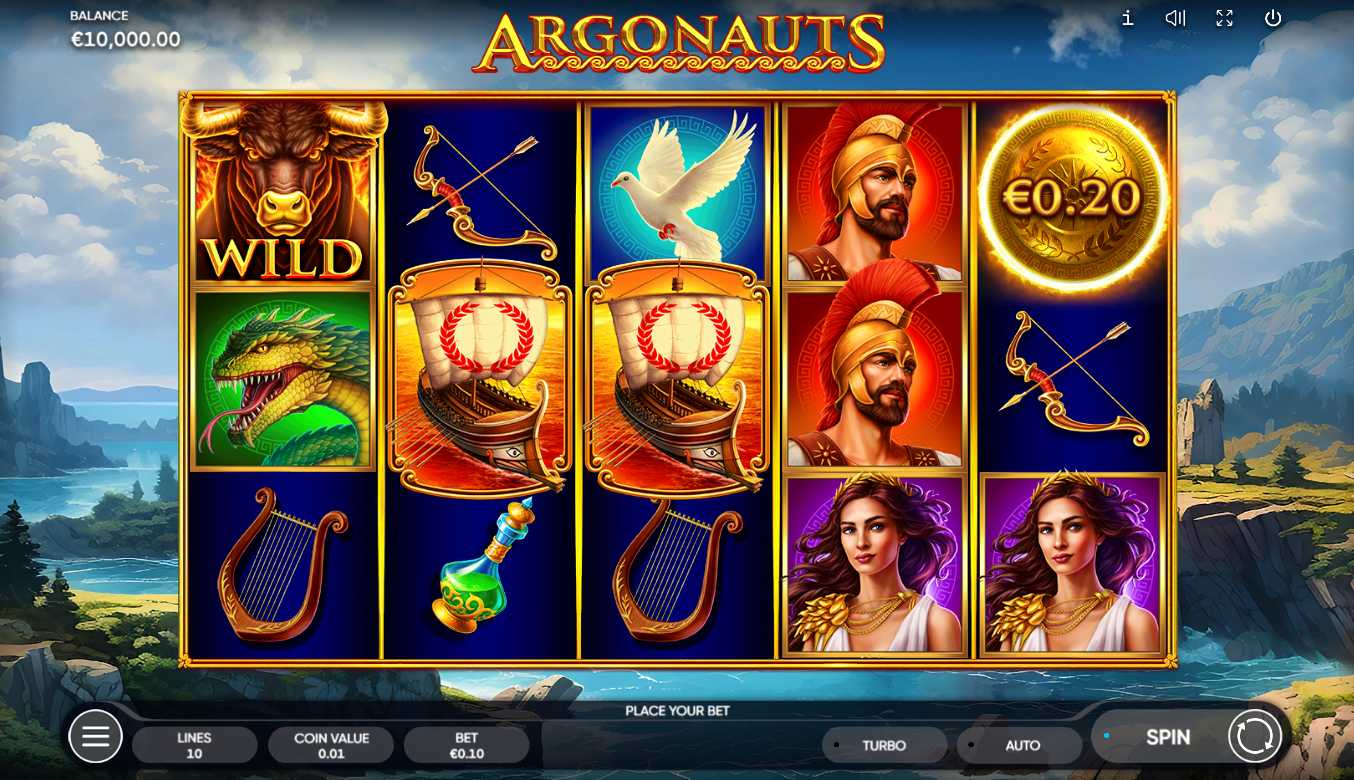
Task: Spin the slot reels
Action: (x=1167, y=738)
